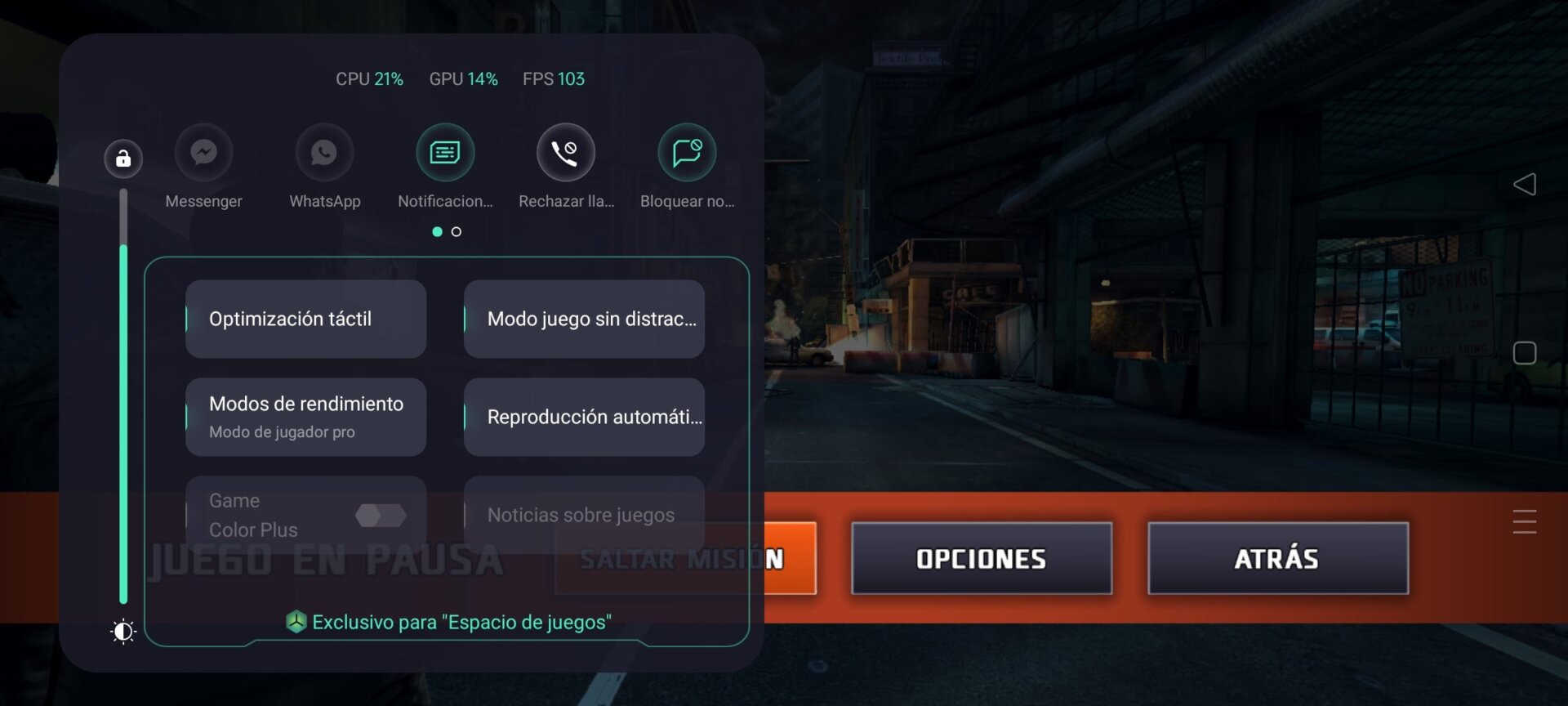Launch WhatsApp from the game sidebar
Screen dimensions: 1568x706
(324, 152)
